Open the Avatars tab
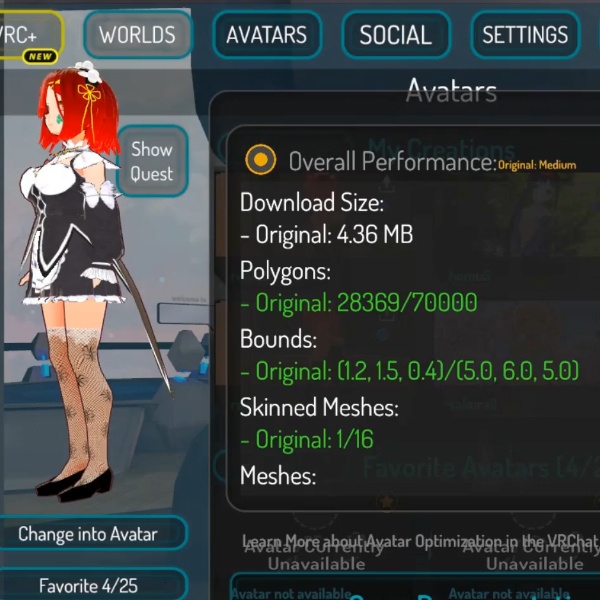Screen dimensions: 600x600 pos(266,35)
